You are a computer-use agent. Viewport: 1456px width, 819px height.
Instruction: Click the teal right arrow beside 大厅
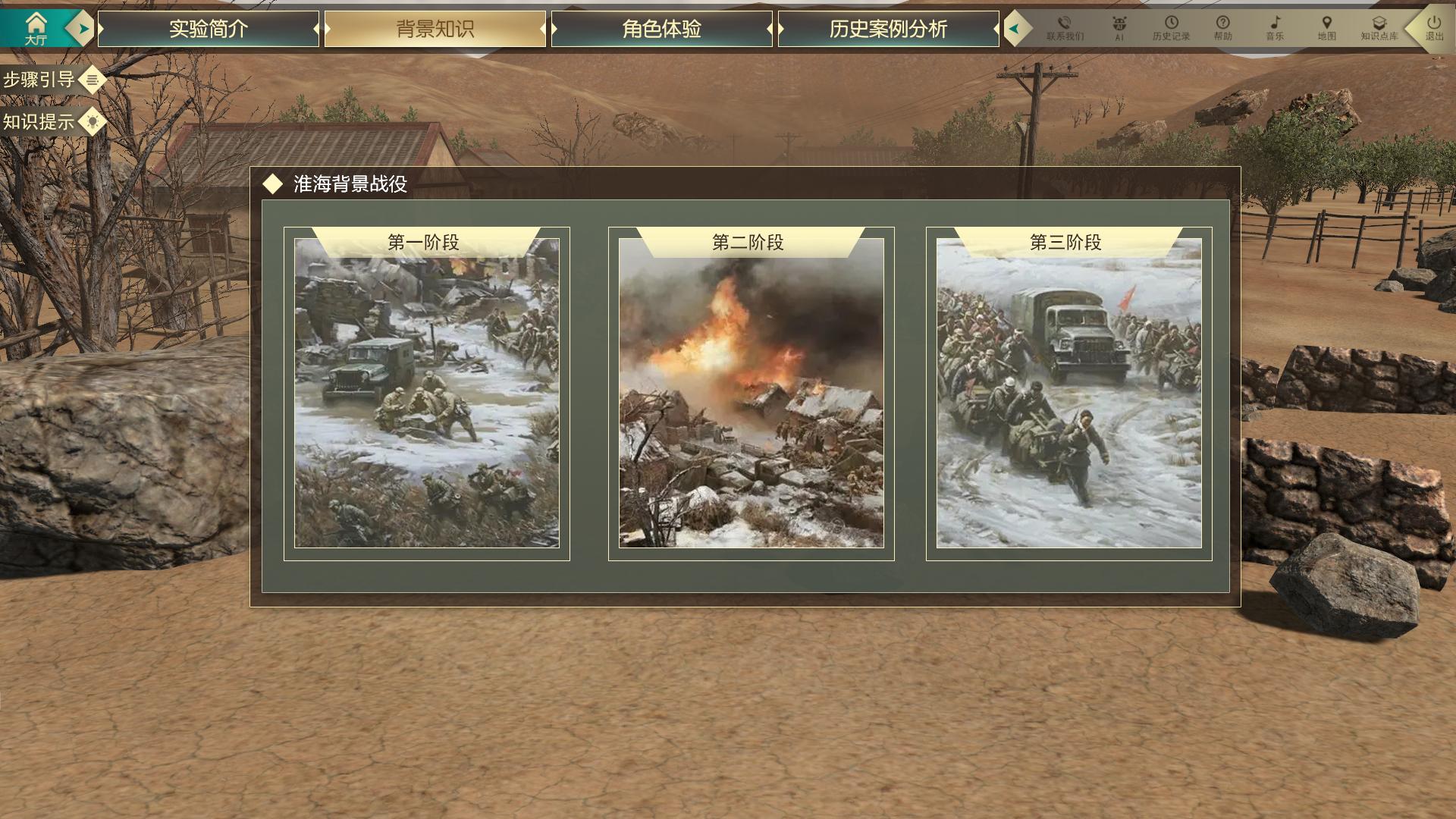[83, 29]
